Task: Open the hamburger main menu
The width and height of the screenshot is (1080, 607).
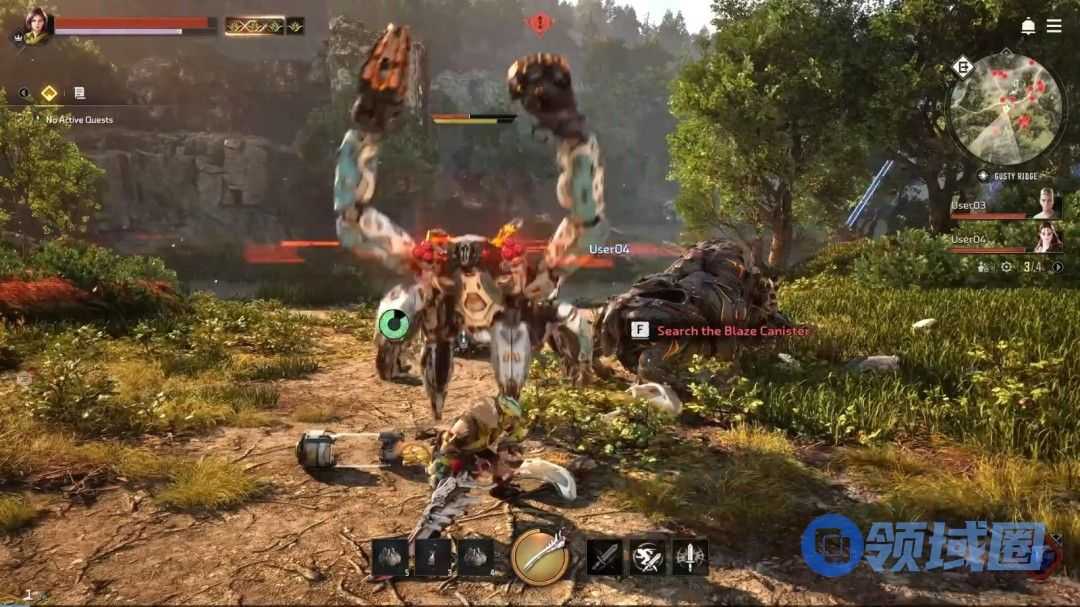Action: [1054, 26]
